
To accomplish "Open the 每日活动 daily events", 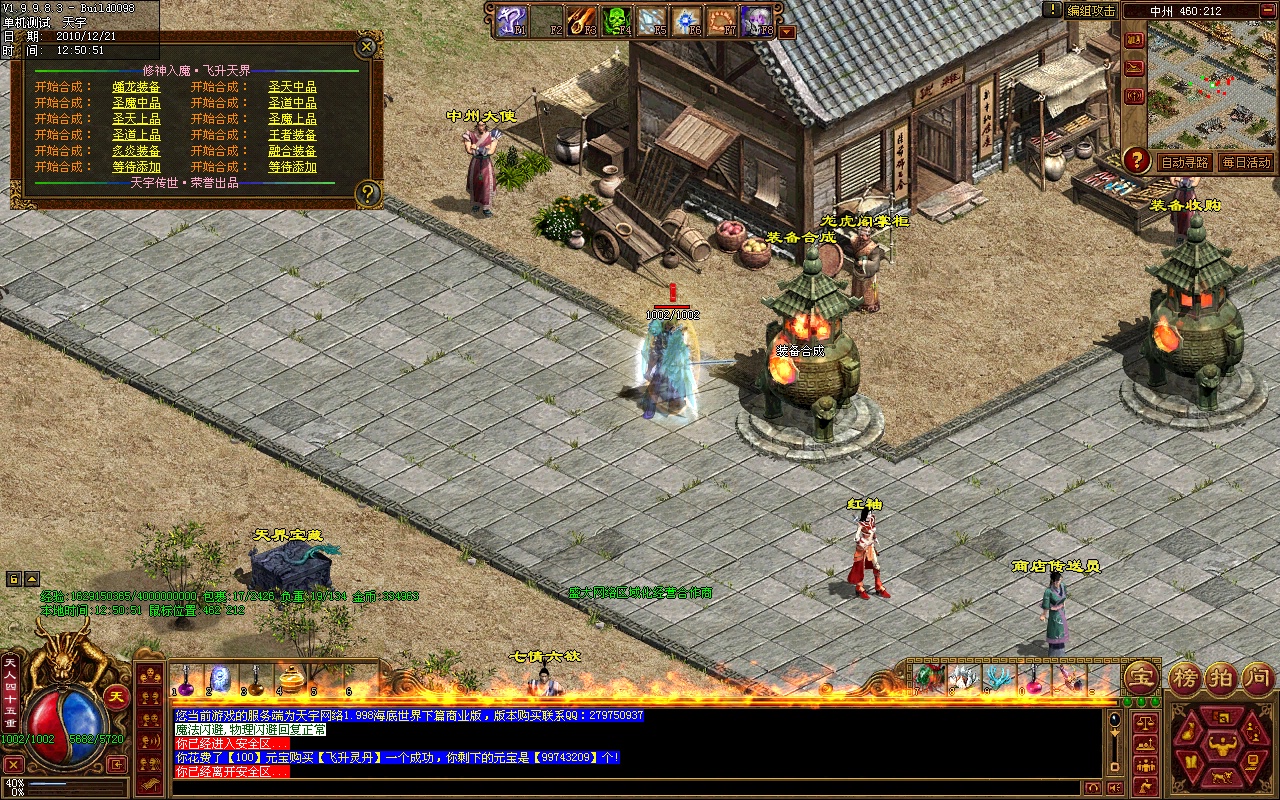I will (x=1245, y=162).
